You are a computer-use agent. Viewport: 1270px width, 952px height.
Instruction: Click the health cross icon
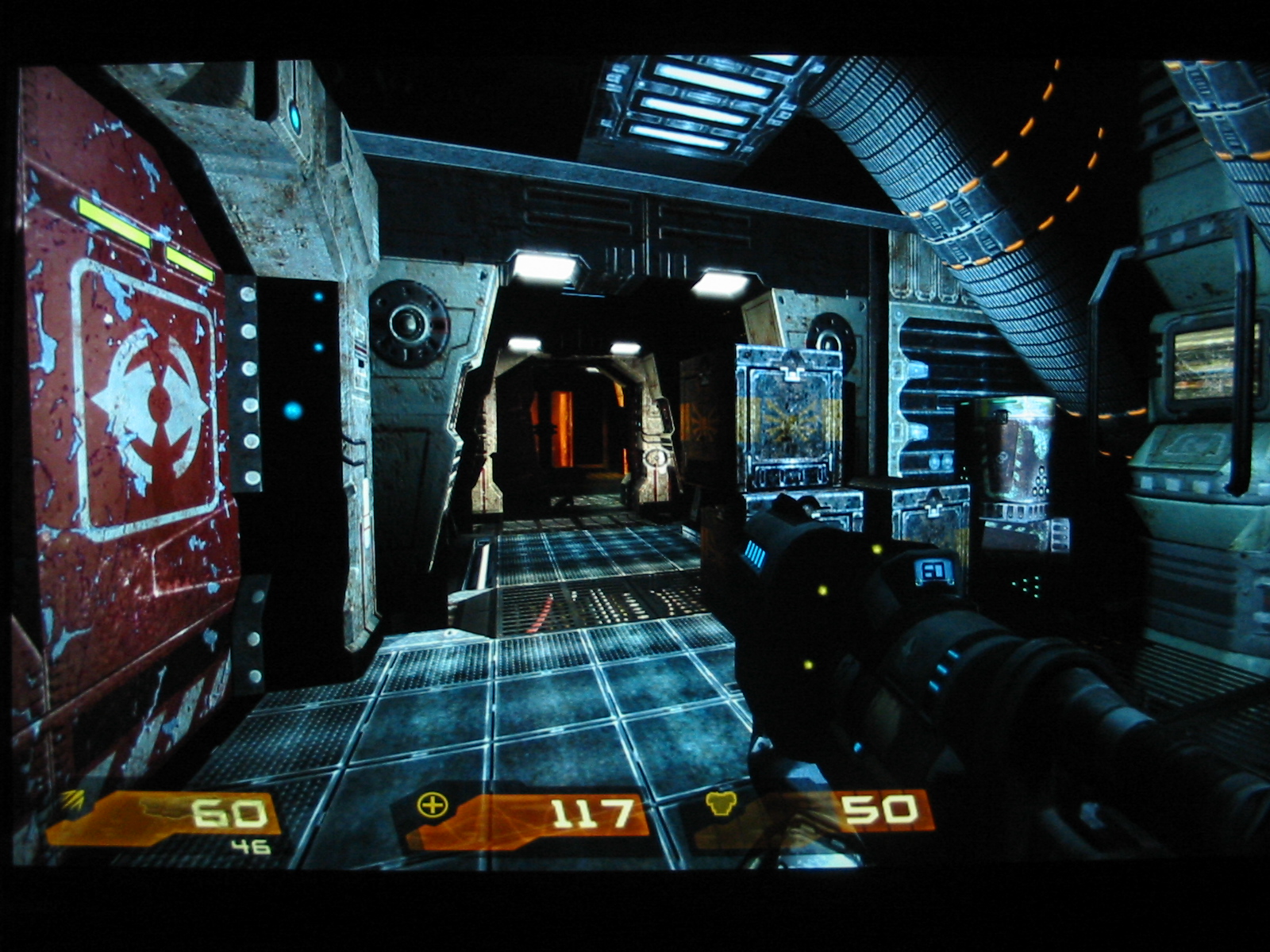click(x=433, y=806)
